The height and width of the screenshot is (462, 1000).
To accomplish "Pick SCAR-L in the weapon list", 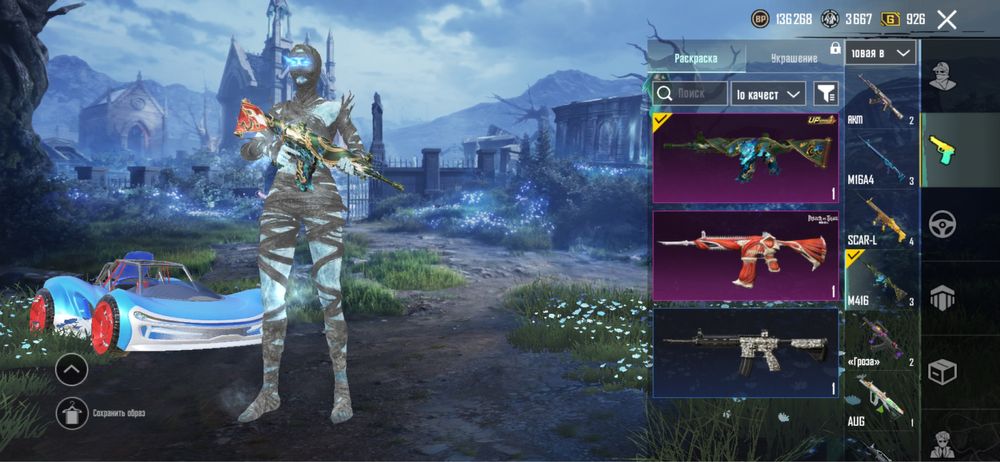I will pyautogui.click(x=882, y=220).
